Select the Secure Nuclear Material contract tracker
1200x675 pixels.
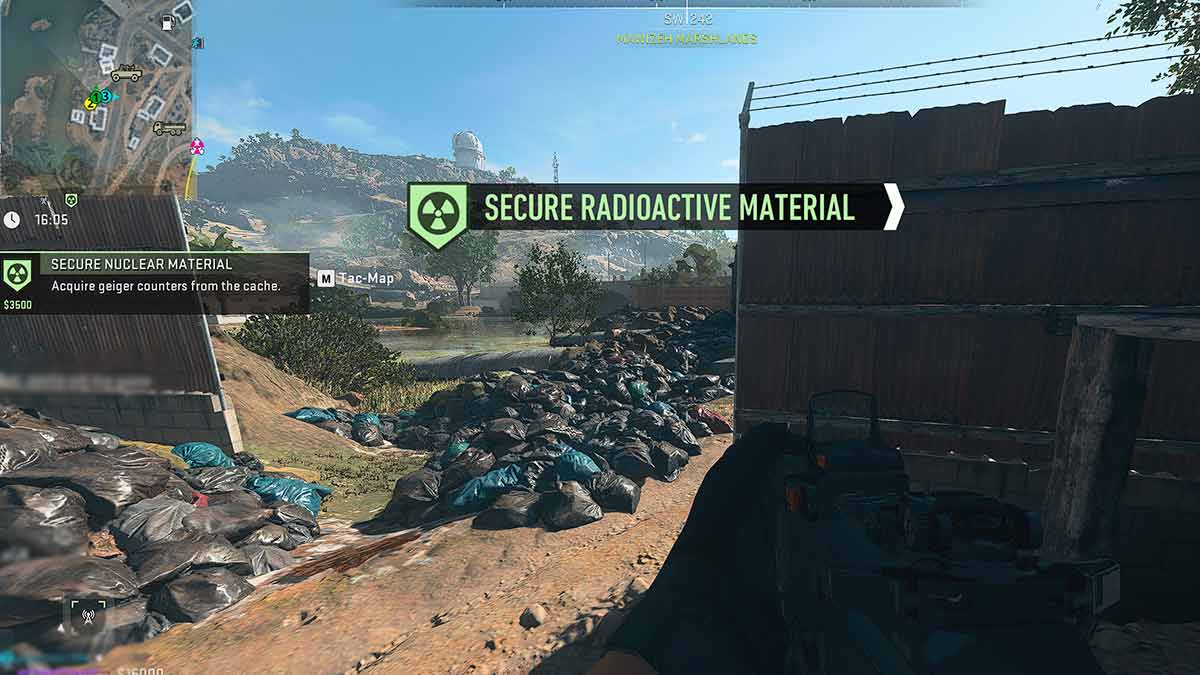click(155, 283)
